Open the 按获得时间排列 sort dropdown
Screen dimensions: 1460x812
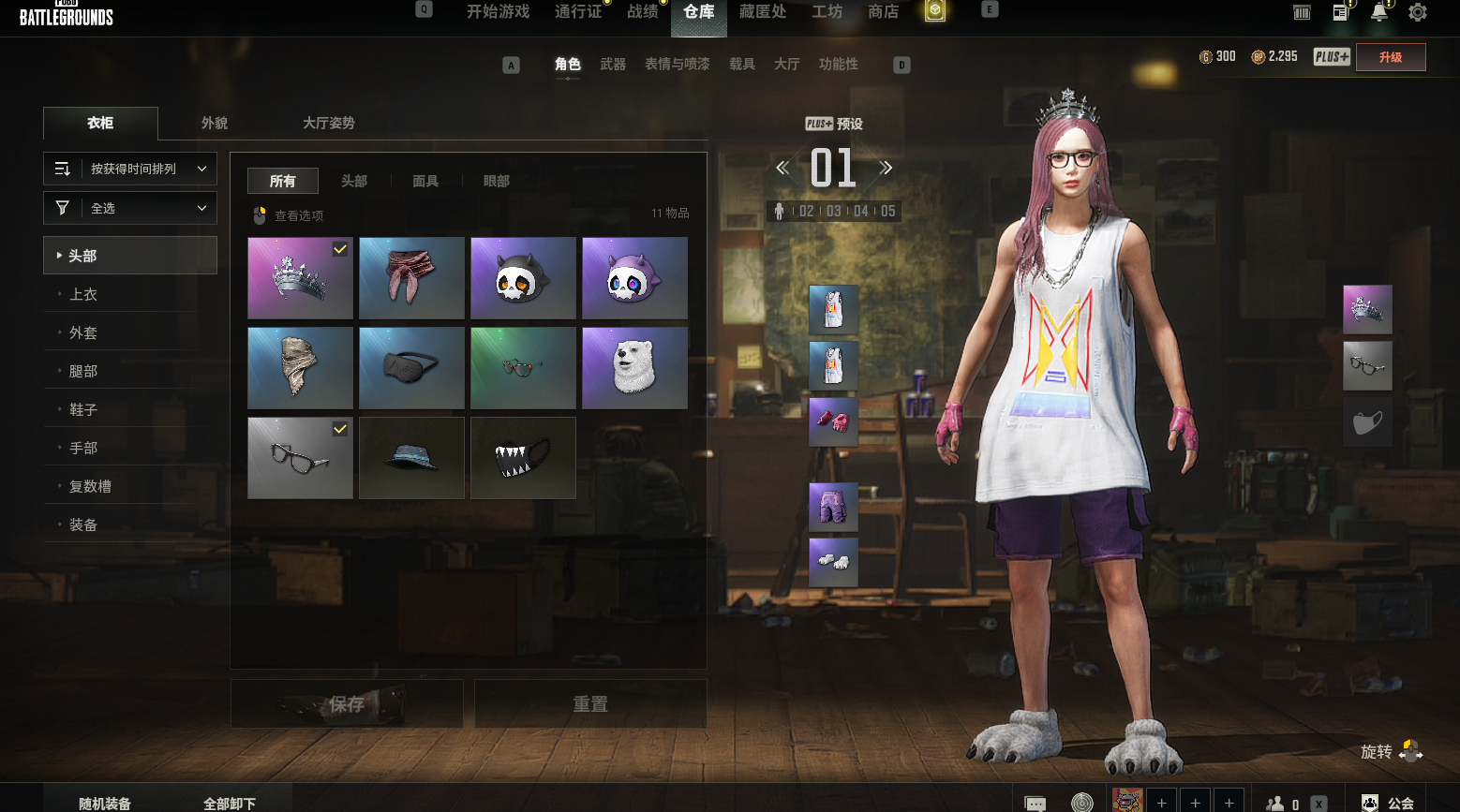130,169
